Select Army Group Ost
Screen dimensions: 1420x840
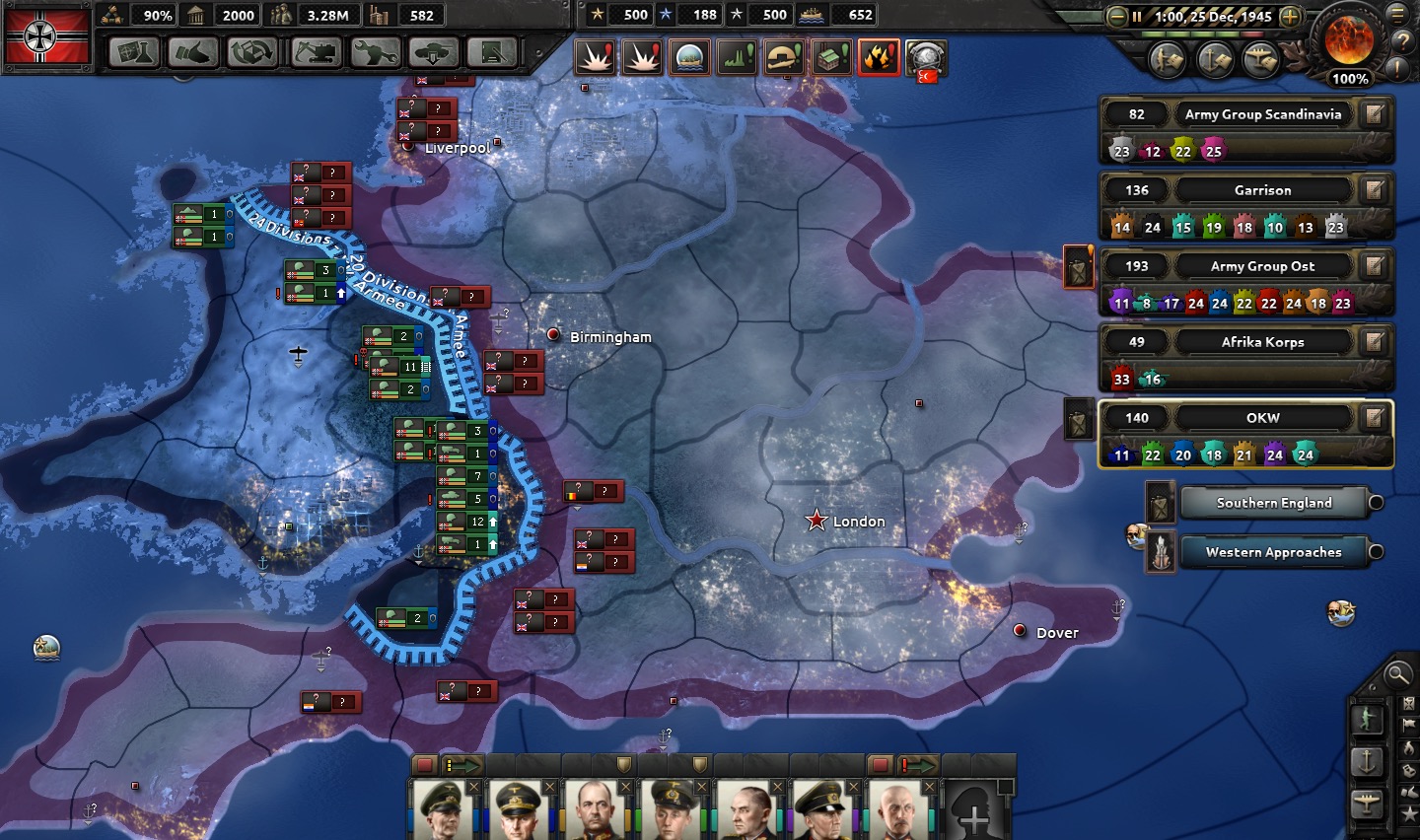point(1262,266)
